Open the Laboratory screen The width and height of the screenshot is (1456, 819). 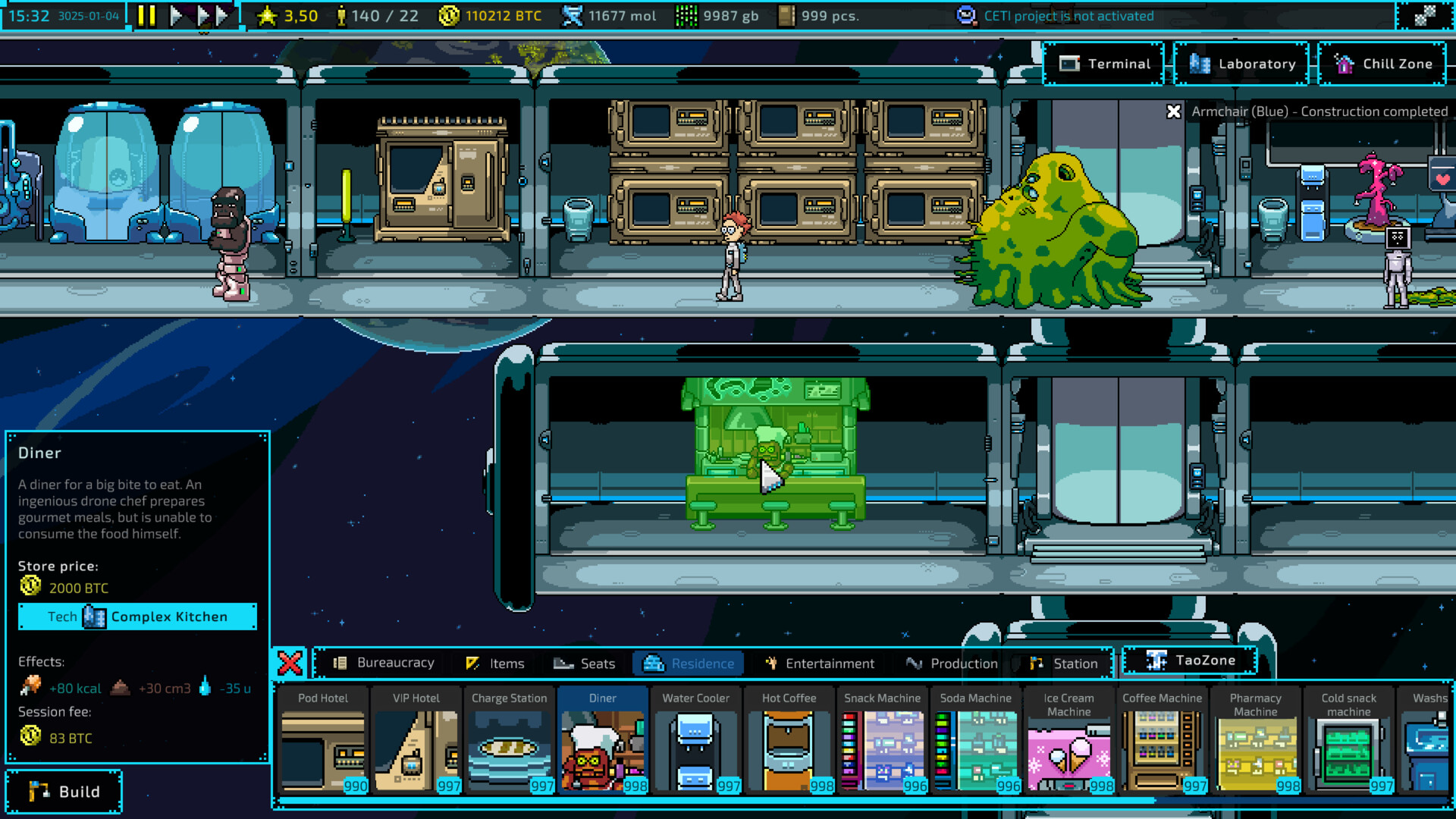click(1241, 64)
